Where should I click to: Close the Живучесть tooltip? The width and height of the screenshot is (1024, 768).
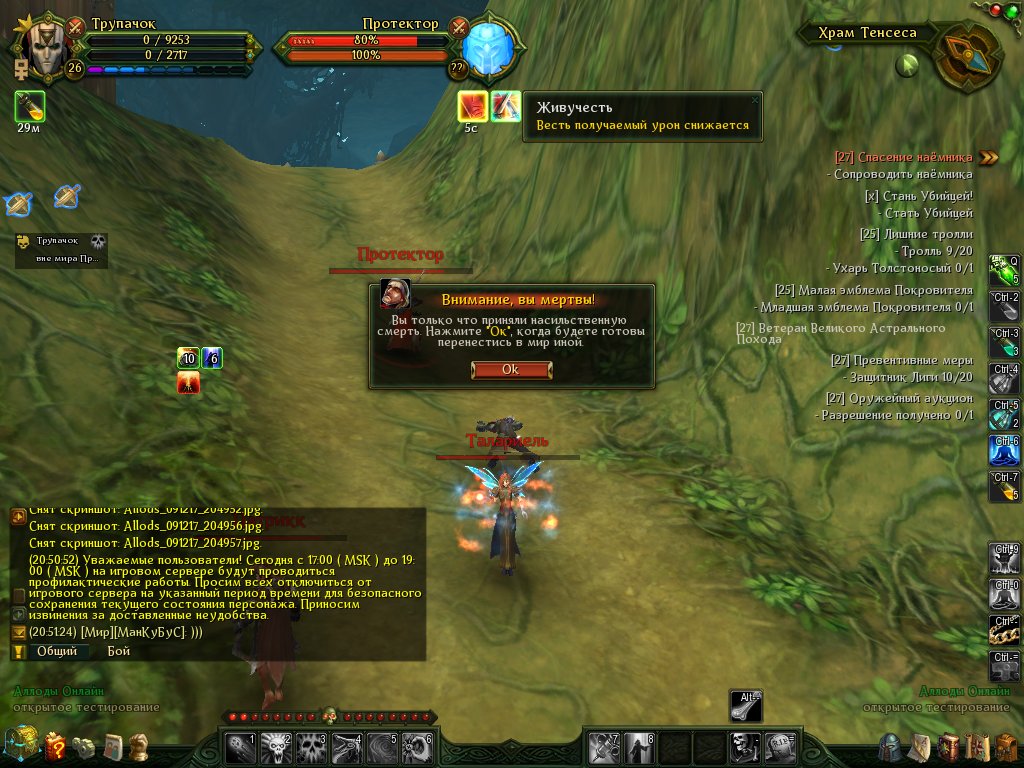tap(755, 99)
